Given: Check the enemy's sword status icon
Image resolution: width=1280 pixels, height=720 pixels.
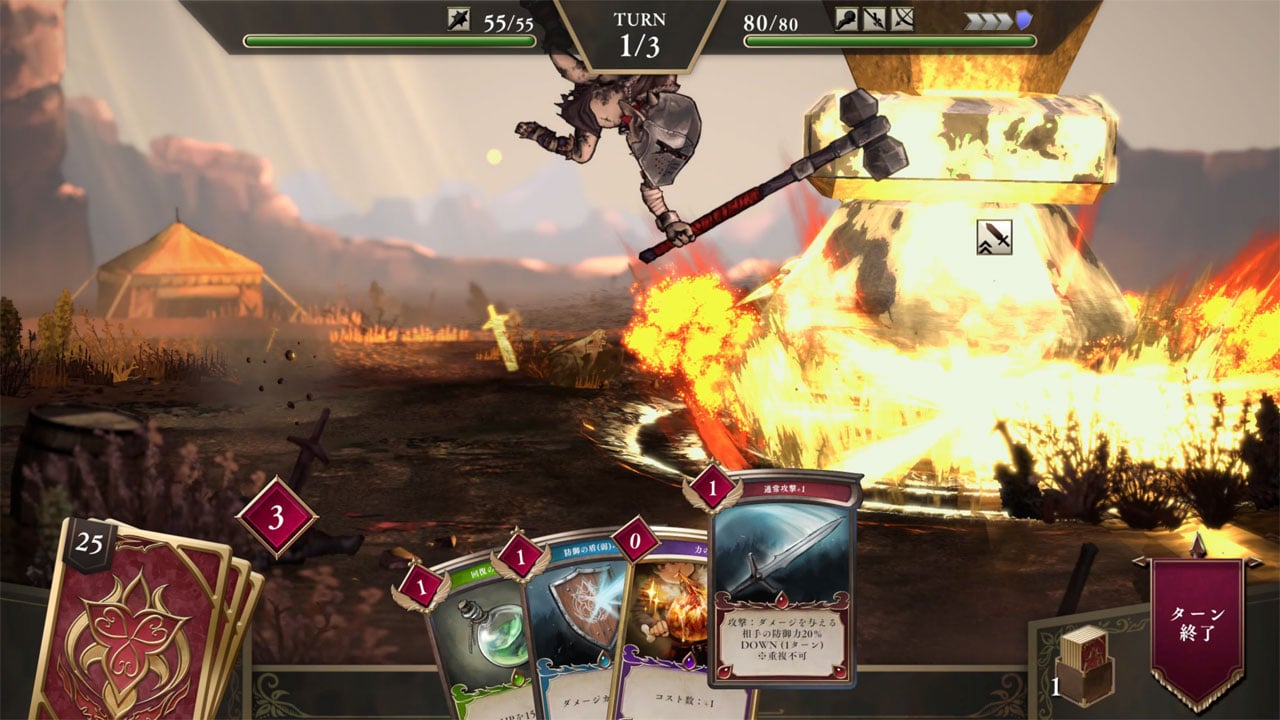Looking at the screenshot, I should (874, 19).
